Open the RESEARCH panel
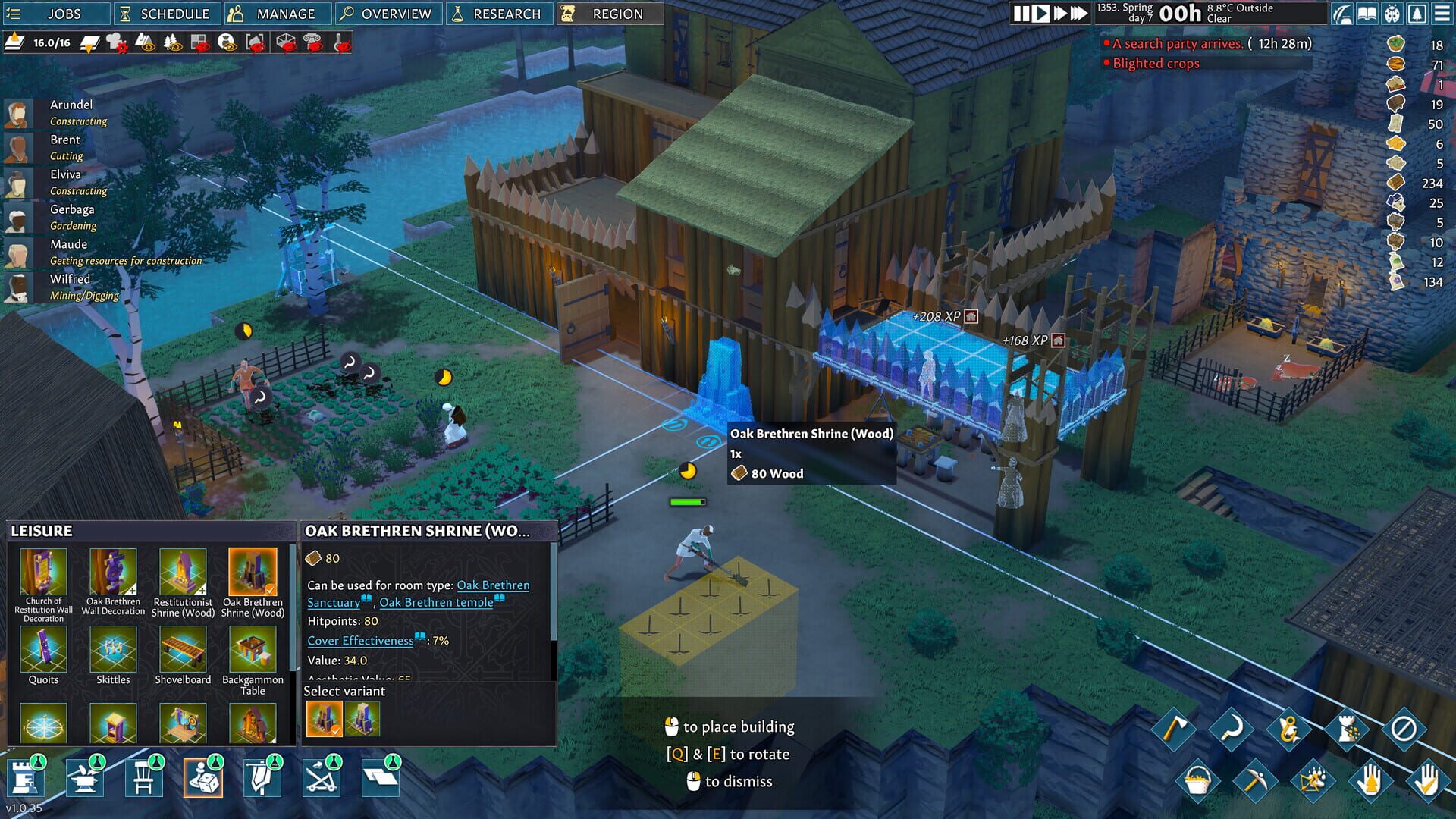The width and height of the screenshot is (1456, 819). tap(500, 13)
